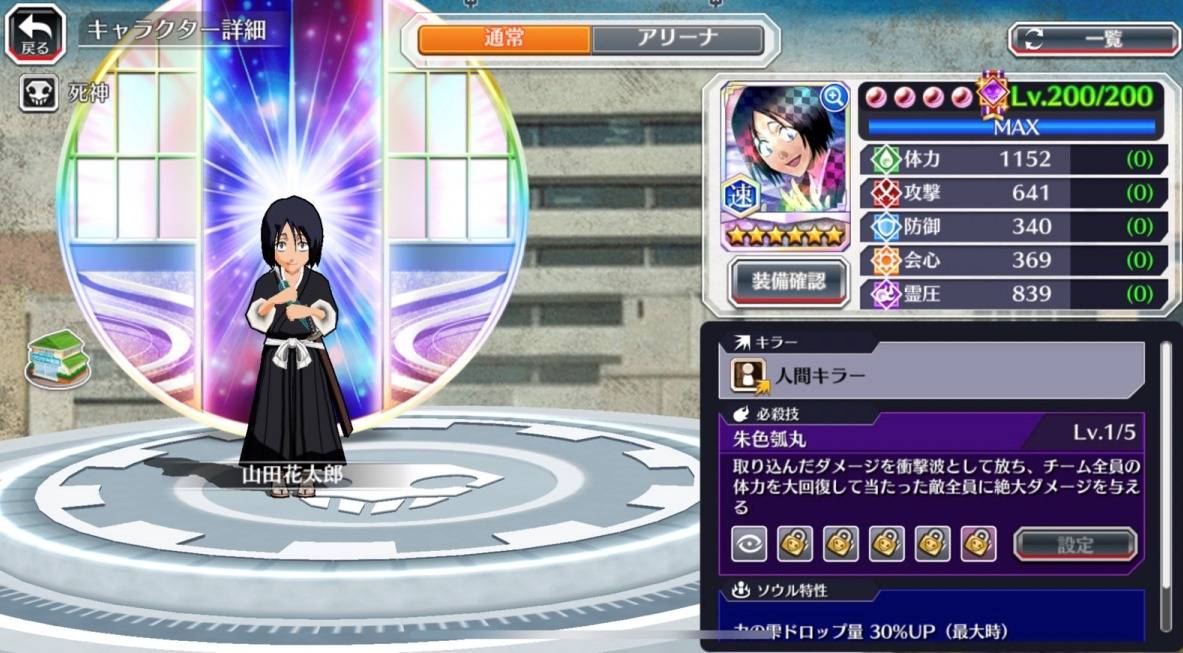Click the details panel scrollbar
Viewport: 1183px width, 653px height.
pyautogui.click(x=1165, y=480)
